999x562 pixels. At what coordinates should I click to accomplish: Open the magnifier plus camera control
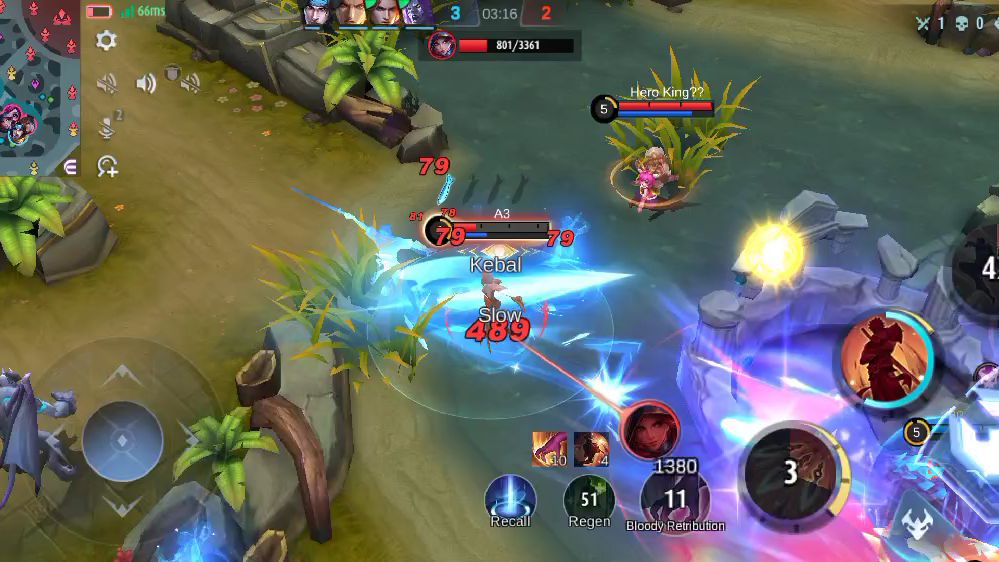[107, 166]
